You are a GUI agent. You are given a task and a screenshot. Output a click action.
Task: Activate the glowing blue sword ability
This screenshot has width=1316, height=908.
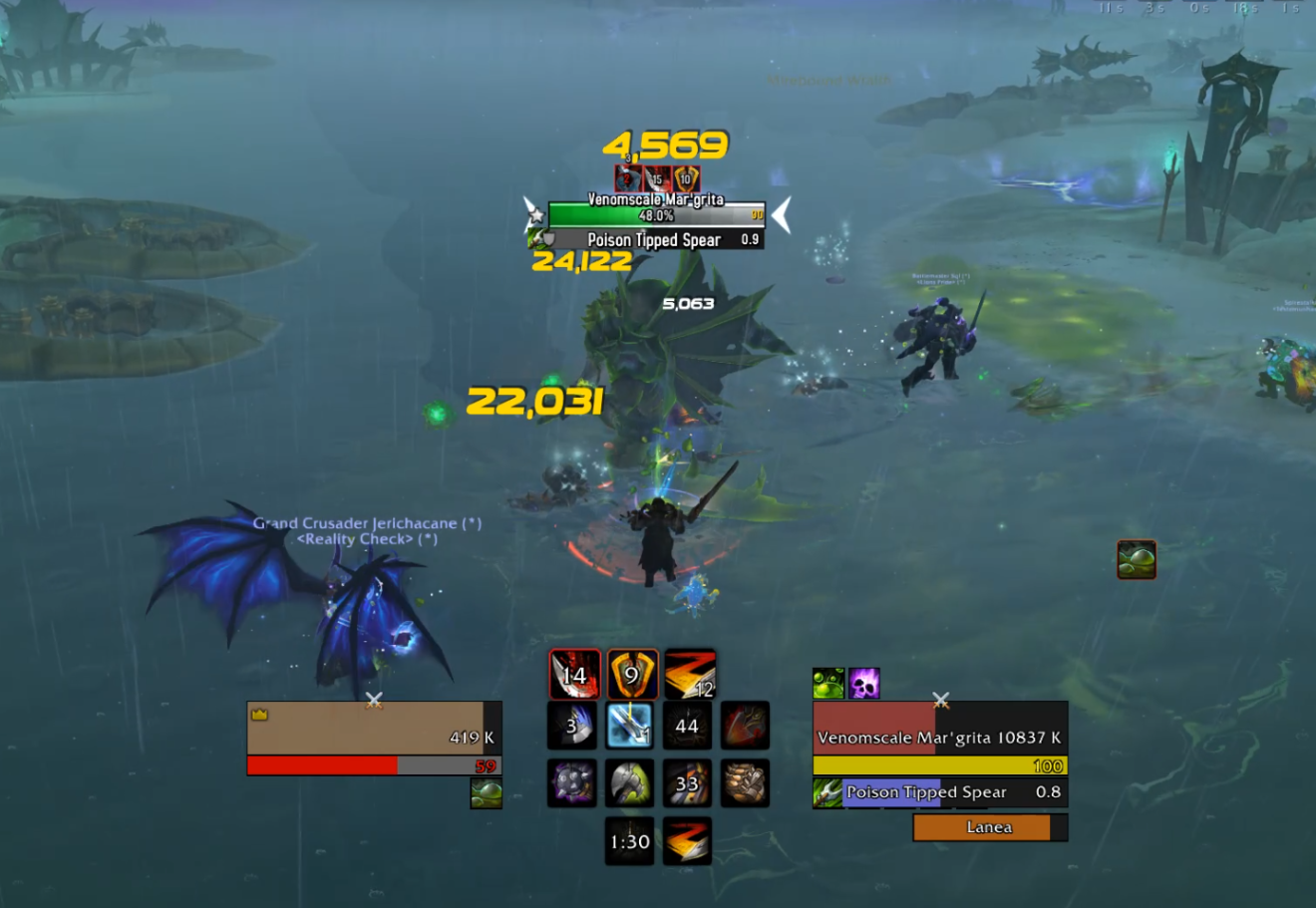tap(630, 725)
